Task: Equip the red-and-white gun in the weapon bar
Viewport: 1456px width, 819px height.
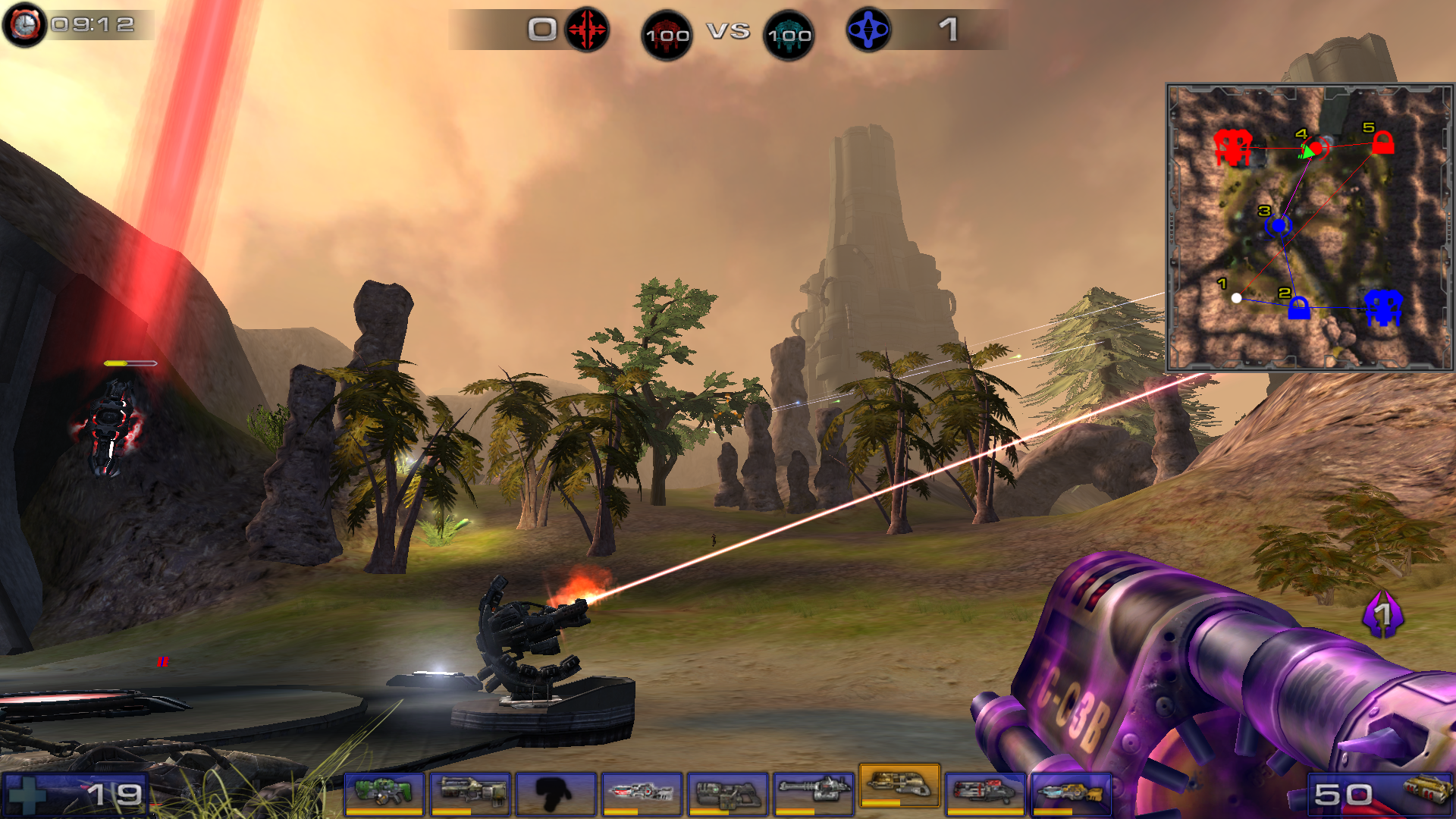Action: pos(641,792)
